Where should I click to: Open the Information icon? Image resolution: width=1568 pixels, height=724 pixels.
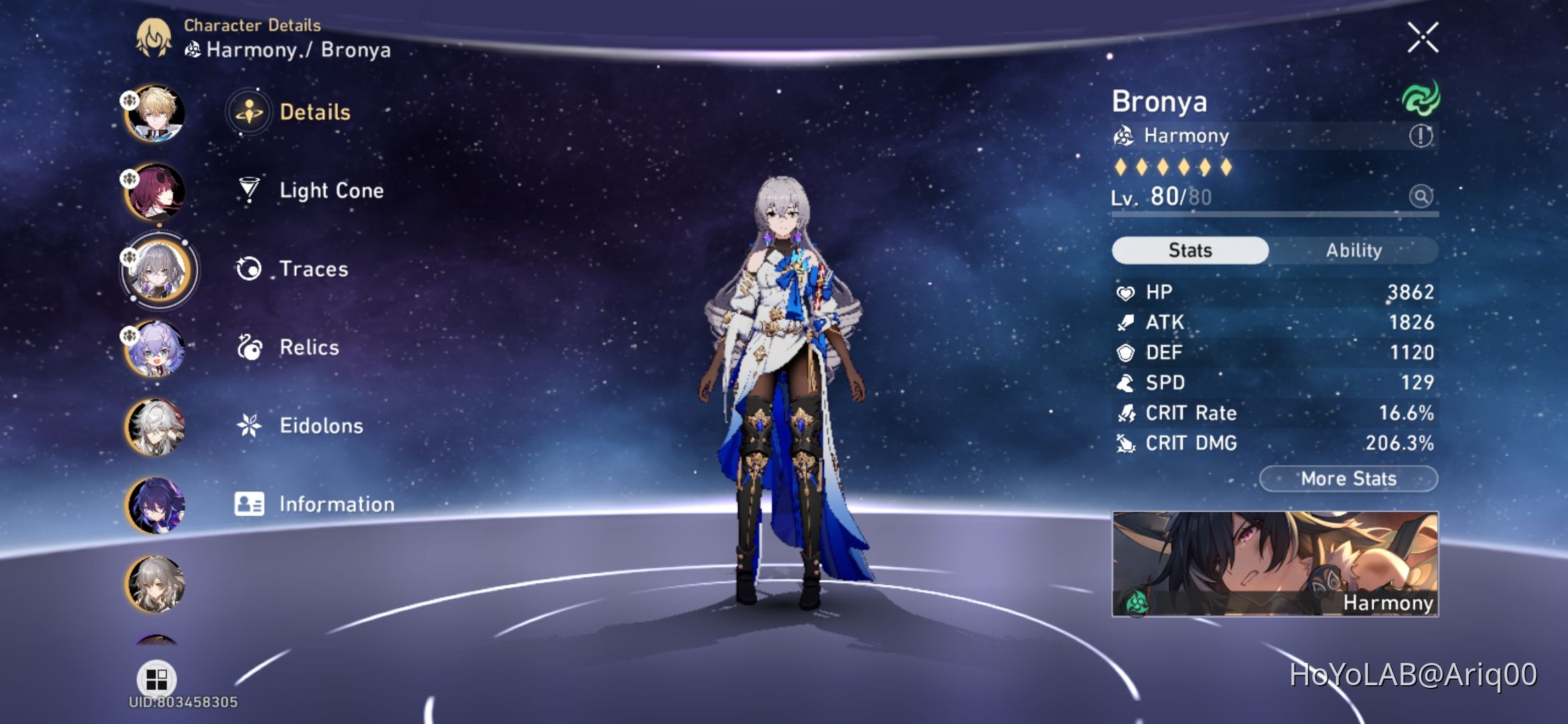tap(249, 503)
